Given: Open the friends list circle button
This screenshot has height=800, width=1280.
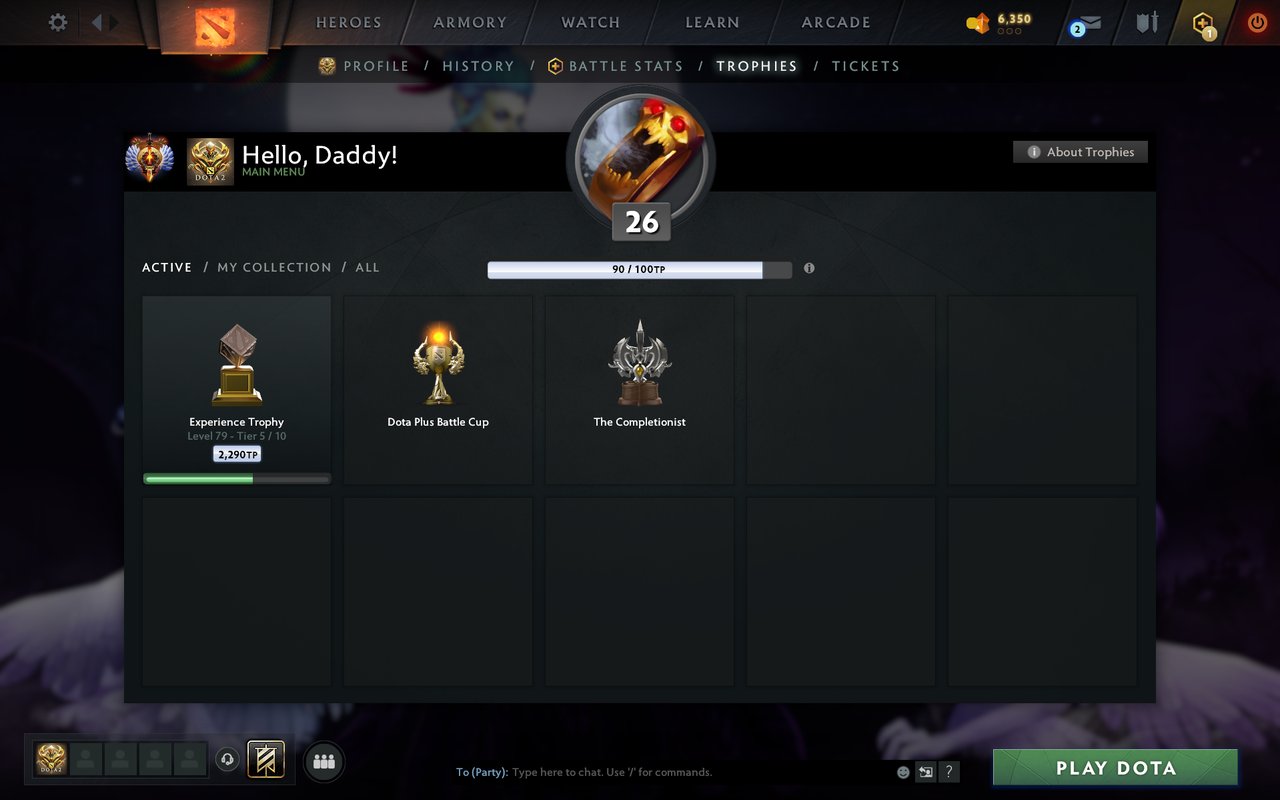Looking at the screenshot, I should coord(324,763).
